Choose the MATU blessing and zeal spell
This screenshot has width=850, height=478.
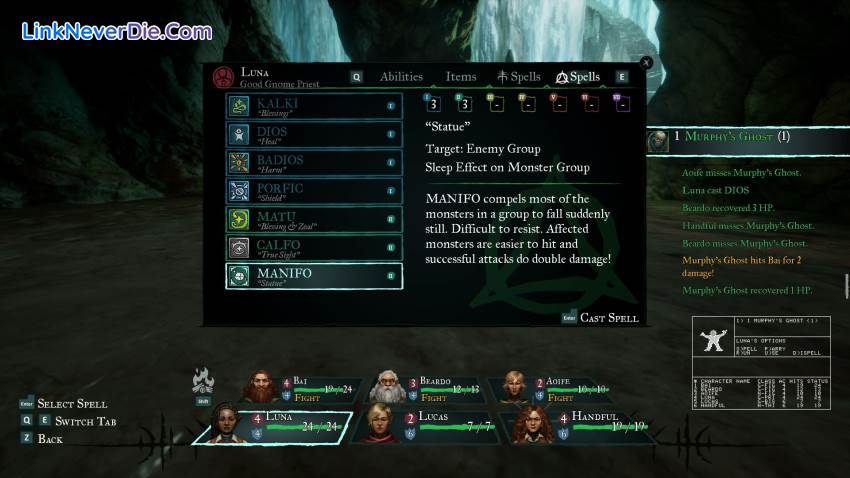coord(314,218)
